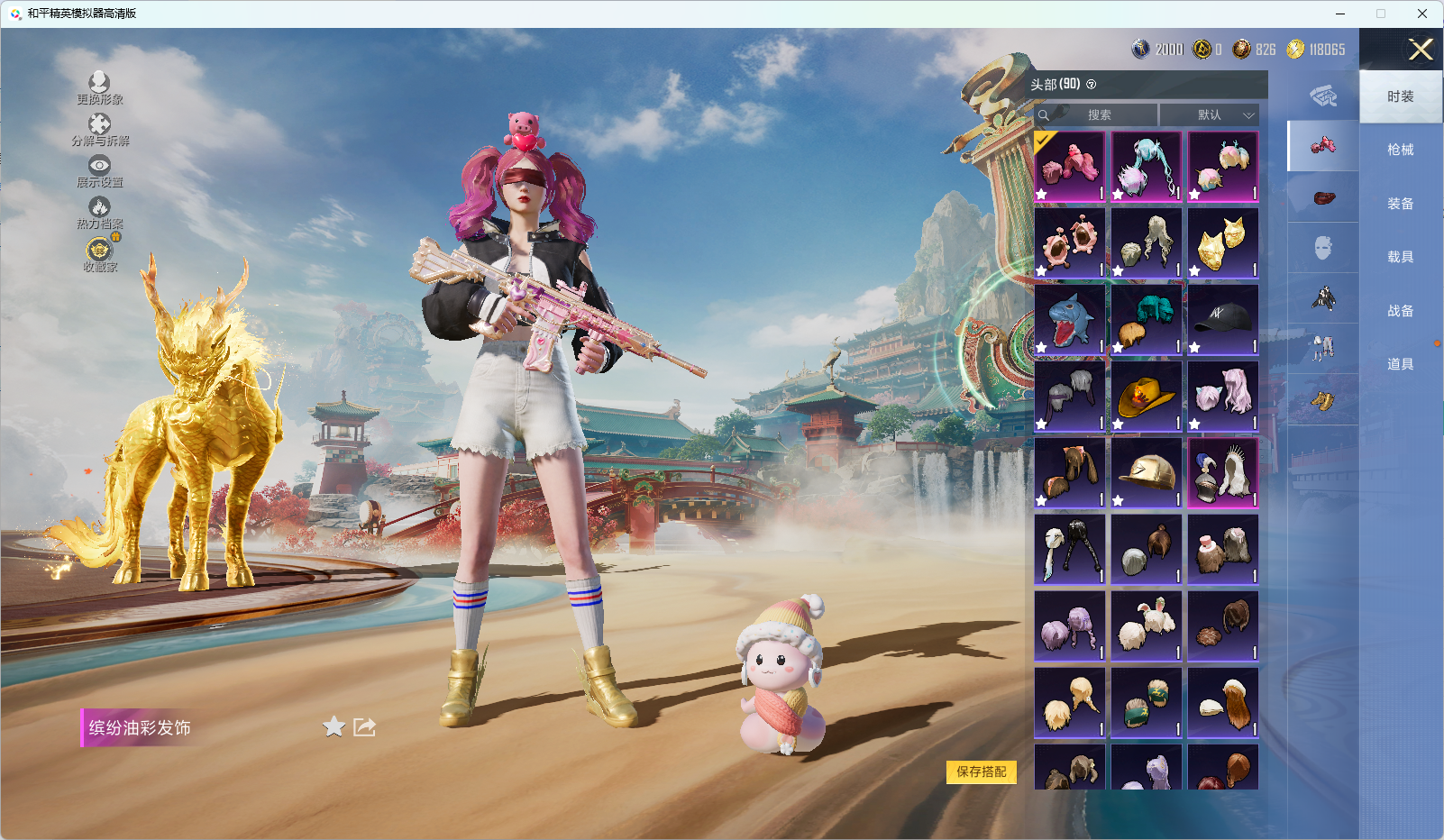The image size is (1444, 840).
Task: Click the 搜索 search field
Action: [x=1098, y=115]
